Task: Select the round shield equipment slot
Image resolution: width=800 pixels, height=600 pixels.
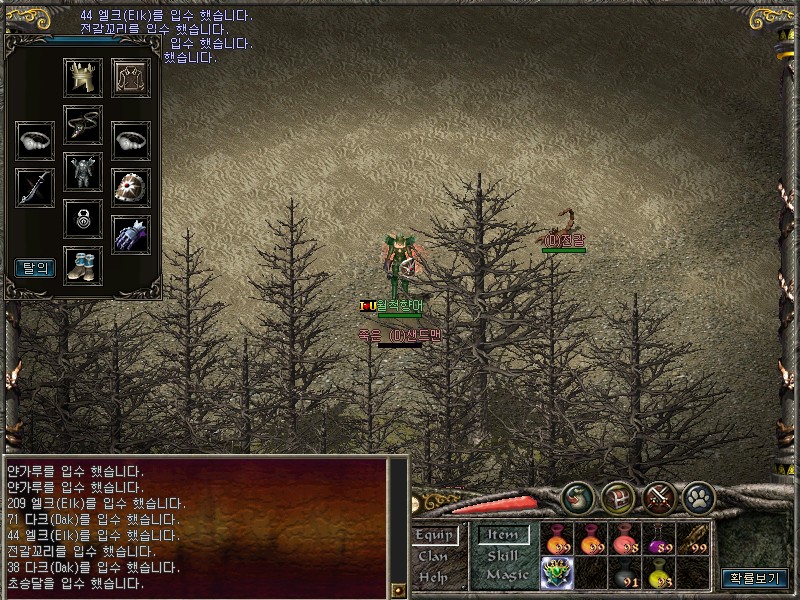Action: point(130,187)
